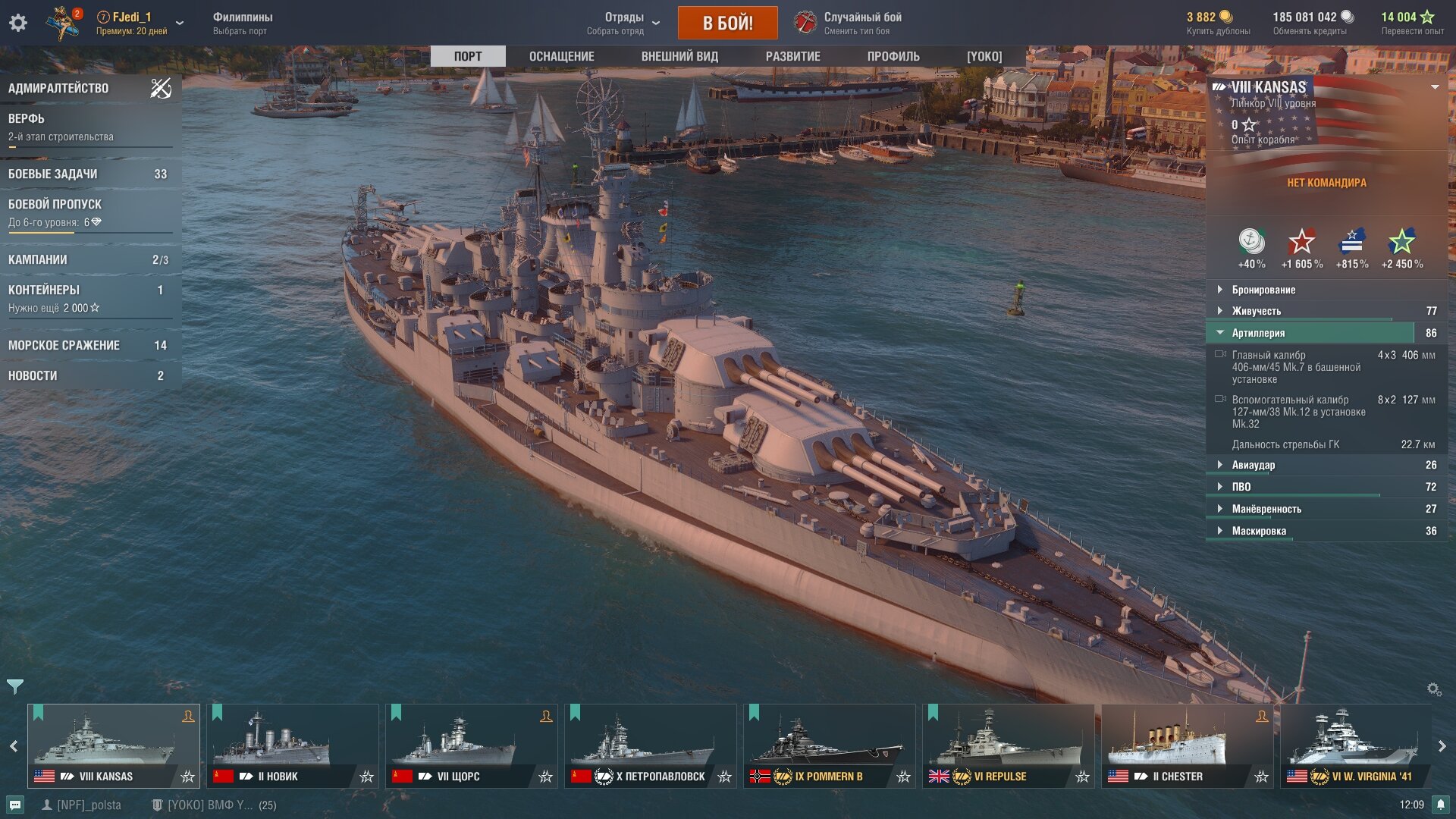This screenshot has width=1456, height=819.
Task: Select the X Петропавловск ship in carousel
Action: click(x=651, y=745)
